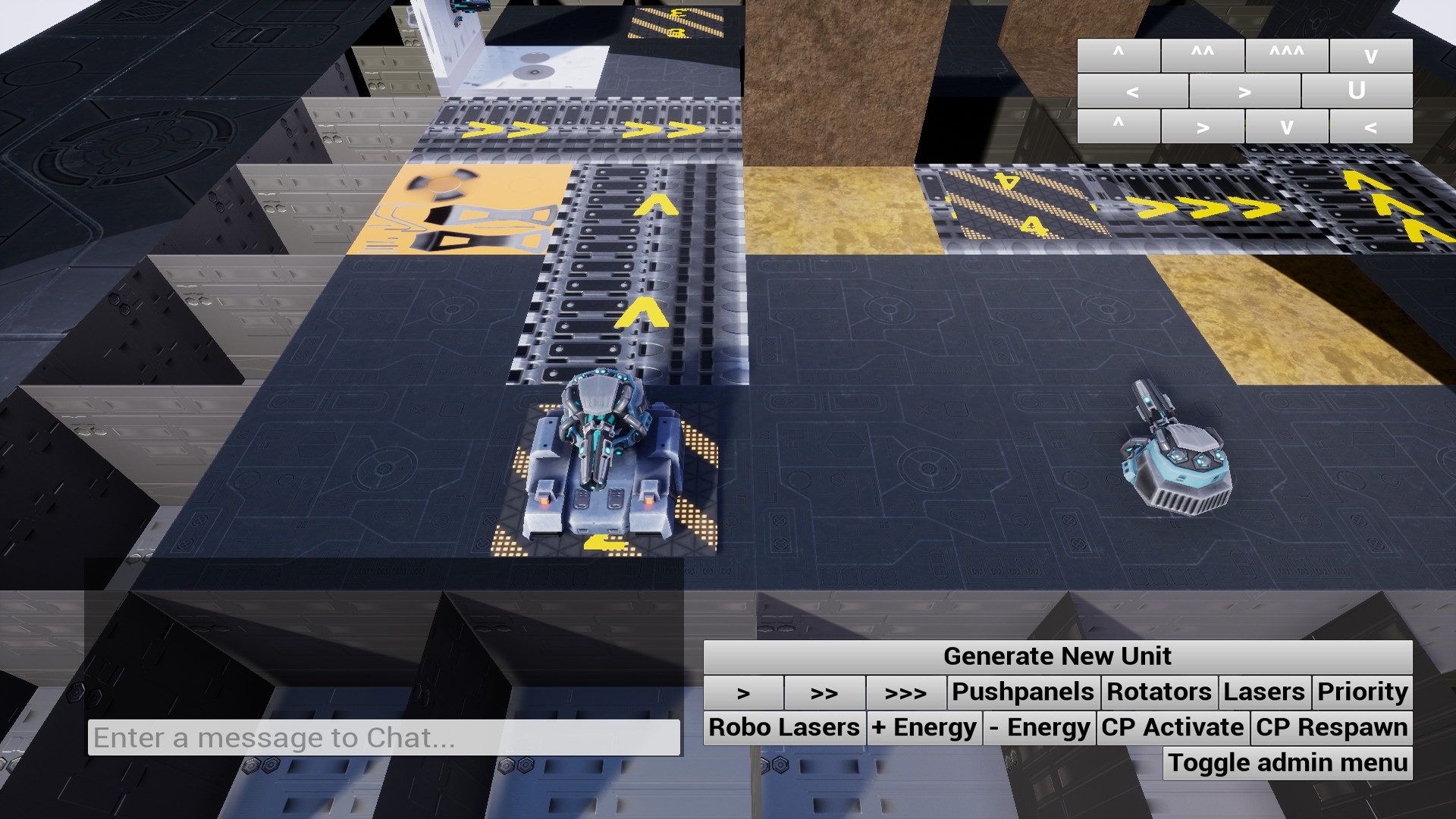The width and height of the screenshot is (1456, 819).
Task: Toggle the Lasers option
Action: pos(1265,692)
